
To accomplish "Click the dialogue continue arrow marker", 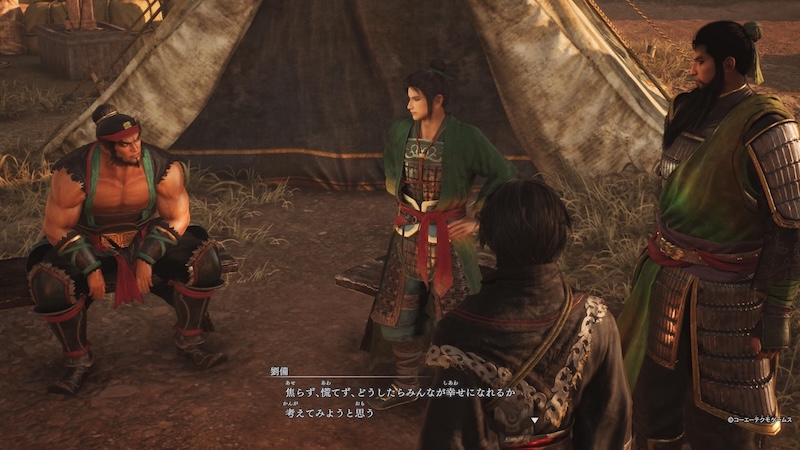I will coord(535,420).
